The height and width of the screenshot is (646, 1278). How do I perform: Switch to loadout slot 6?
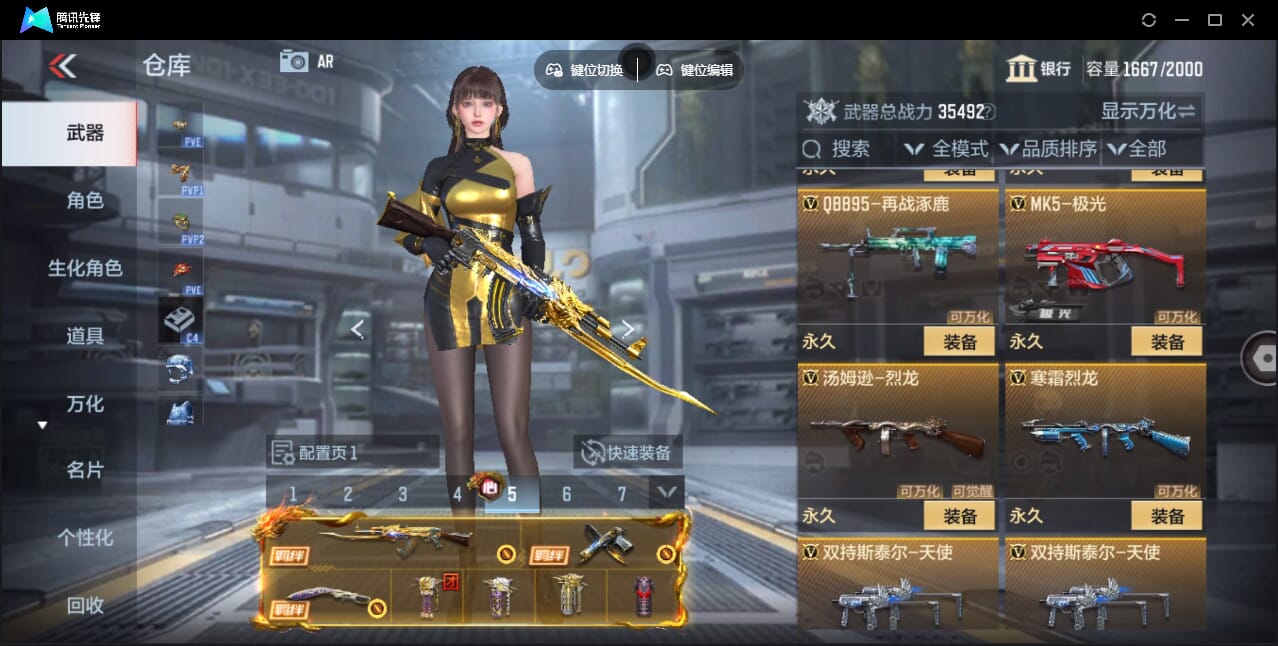[x=566, y=494]
